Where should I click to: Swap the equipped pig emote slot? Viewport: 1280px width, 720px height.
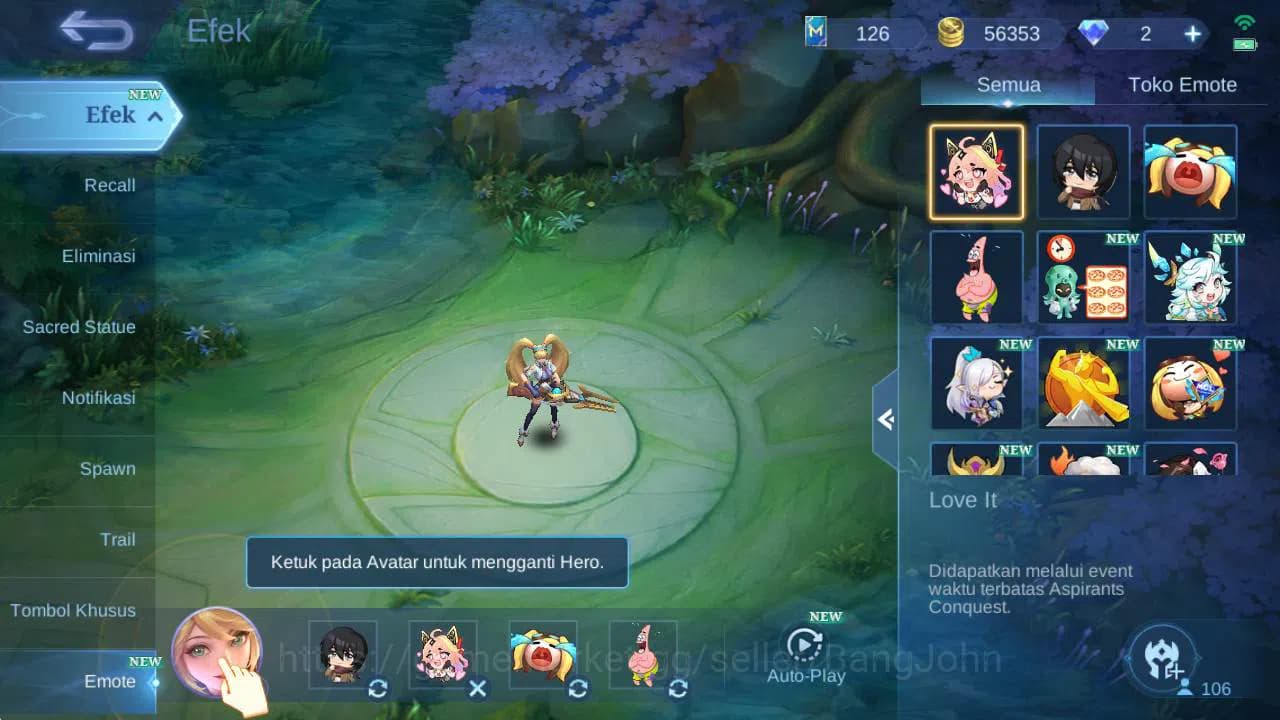[x=578, y=688]
